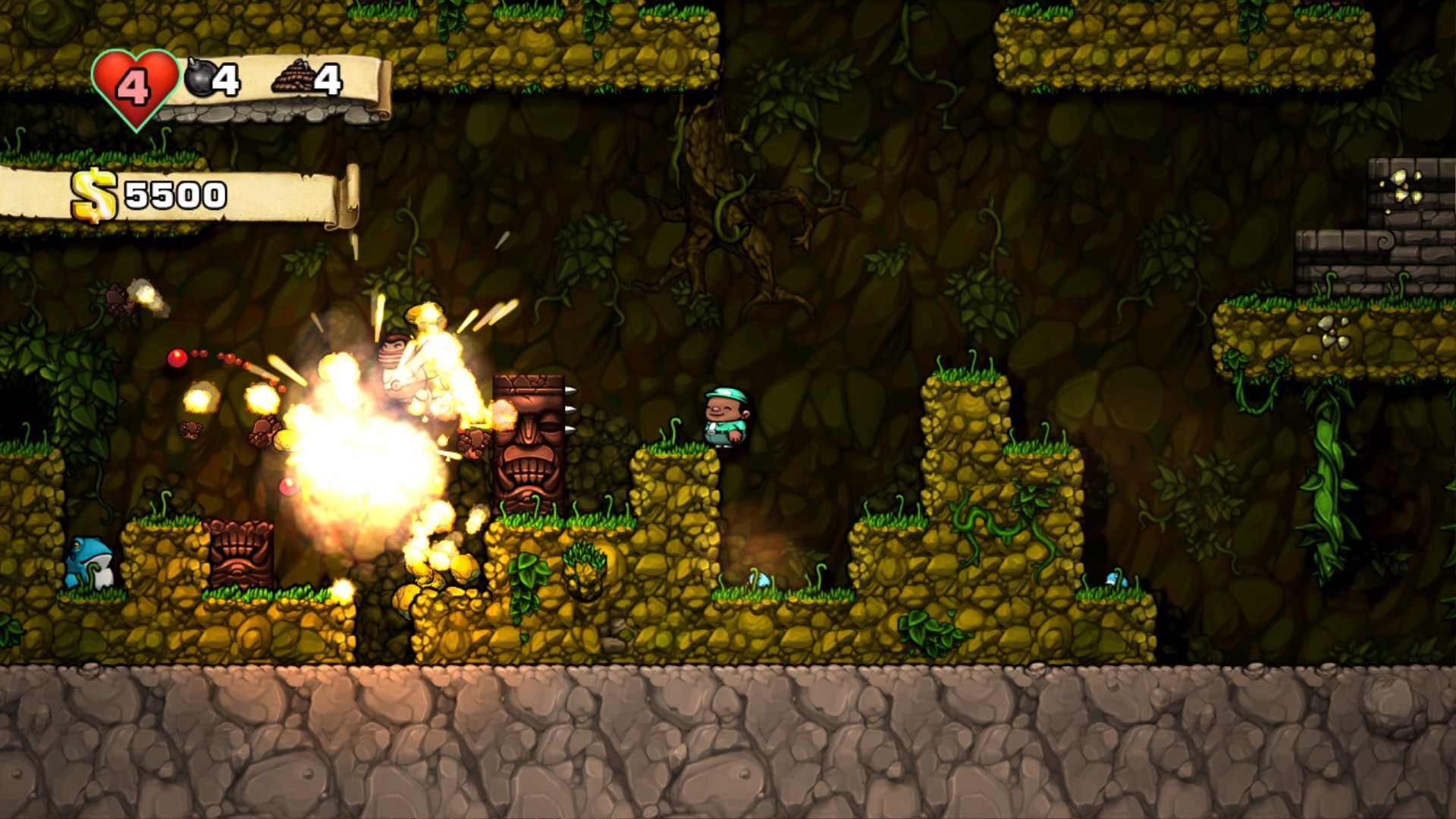Select the bomb icon in the HUD
Screen dimensions: 1456x819
(x=200, y=78)
